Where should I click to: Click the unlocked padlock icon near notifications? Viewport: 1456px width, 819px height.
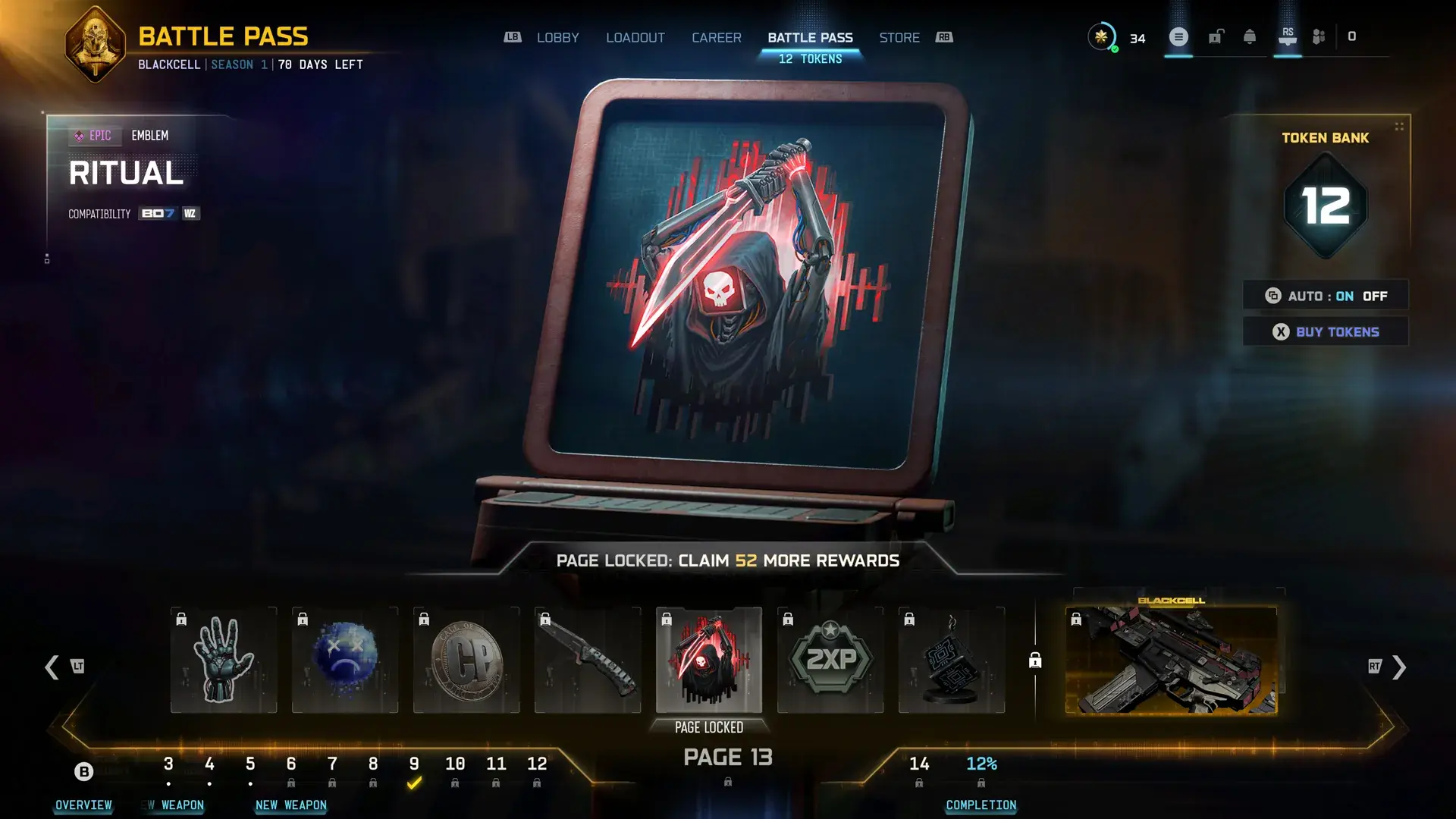click(1214, 36)
